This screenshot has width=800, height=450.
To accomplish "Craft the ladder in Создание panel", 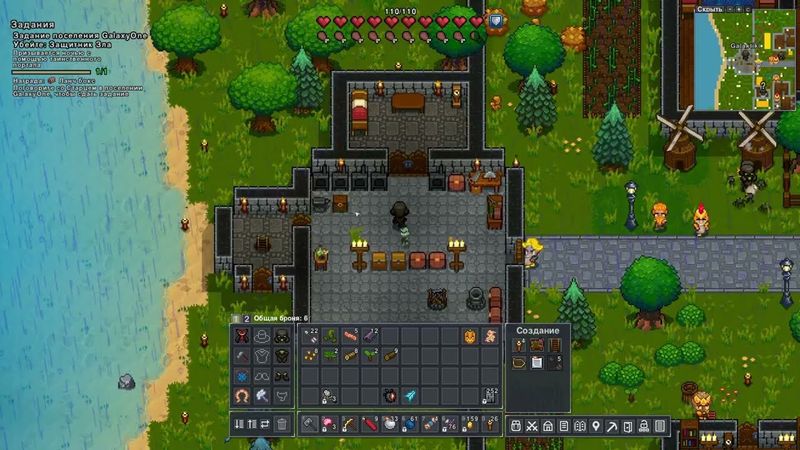I will 554,345.
